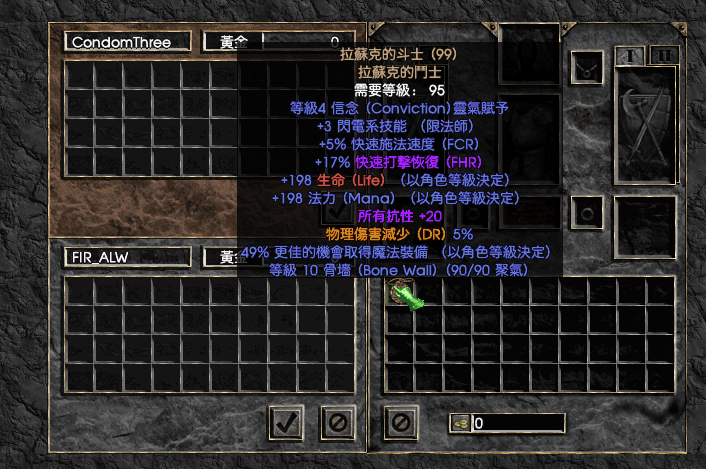
Task: Click the FIR_ALW gold amount field
Action: pyautogui.click(x=300, y=257)
